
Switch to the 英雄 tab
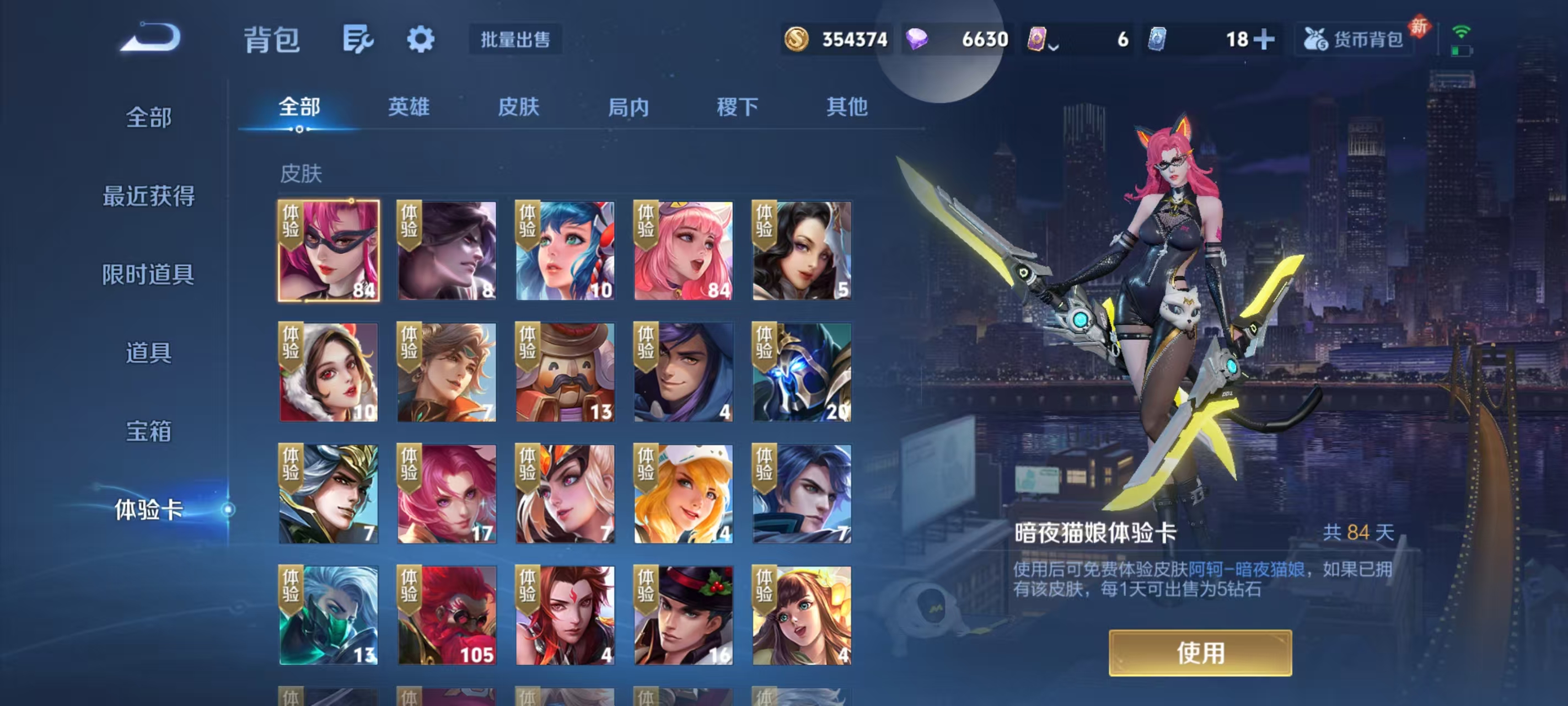click(x=408, y=108)
